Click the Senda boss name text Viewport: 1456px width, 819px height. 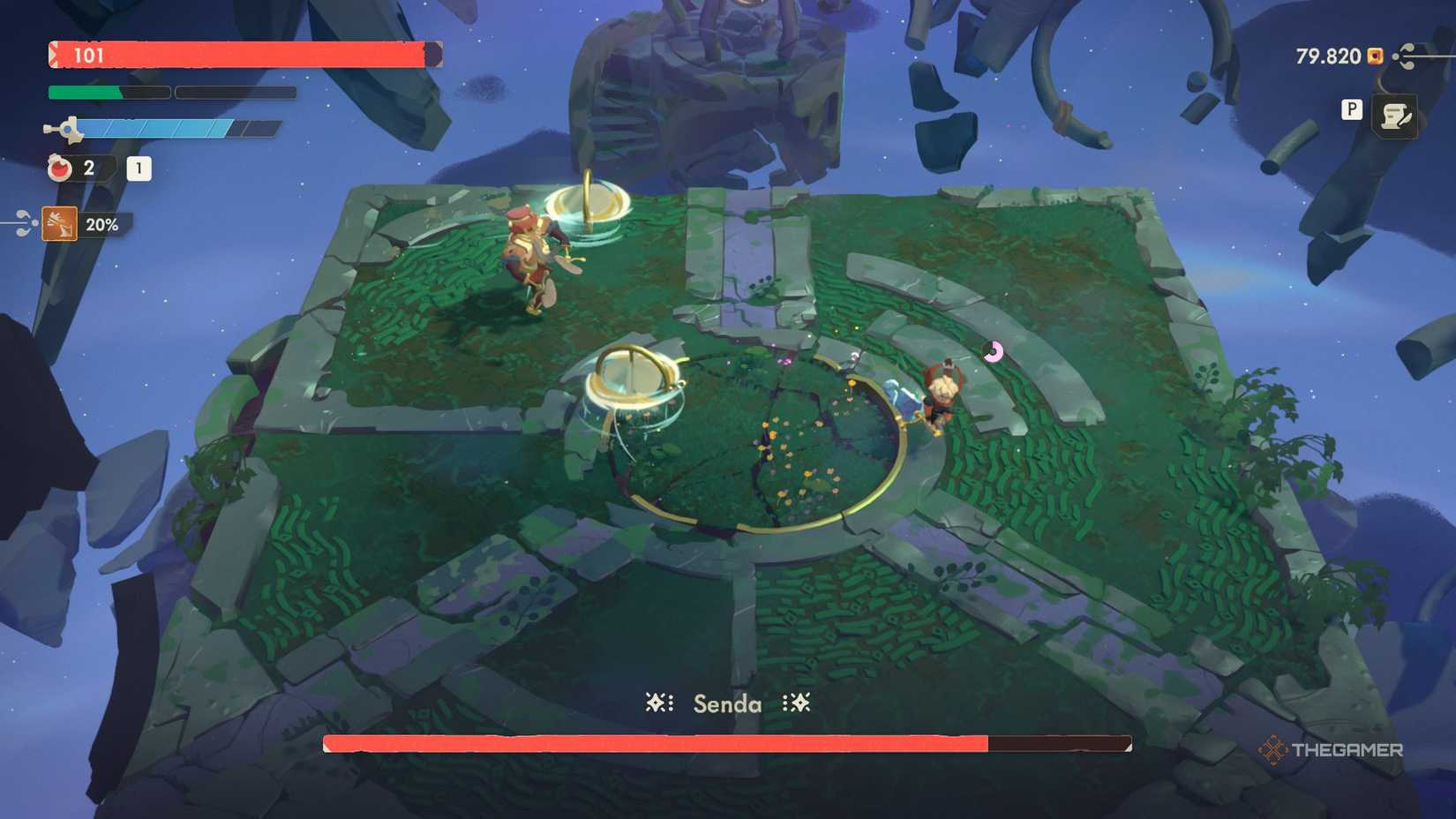(x=727, y=704)
